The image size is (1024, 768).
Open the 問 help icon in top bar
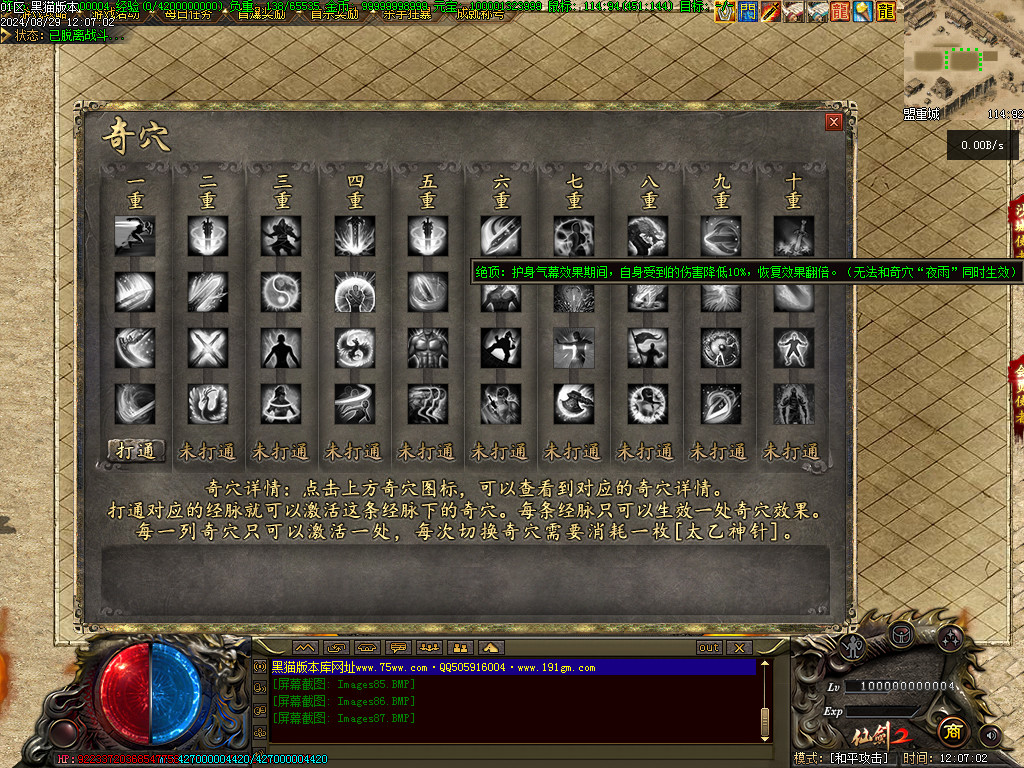click(x=747, y=11)
